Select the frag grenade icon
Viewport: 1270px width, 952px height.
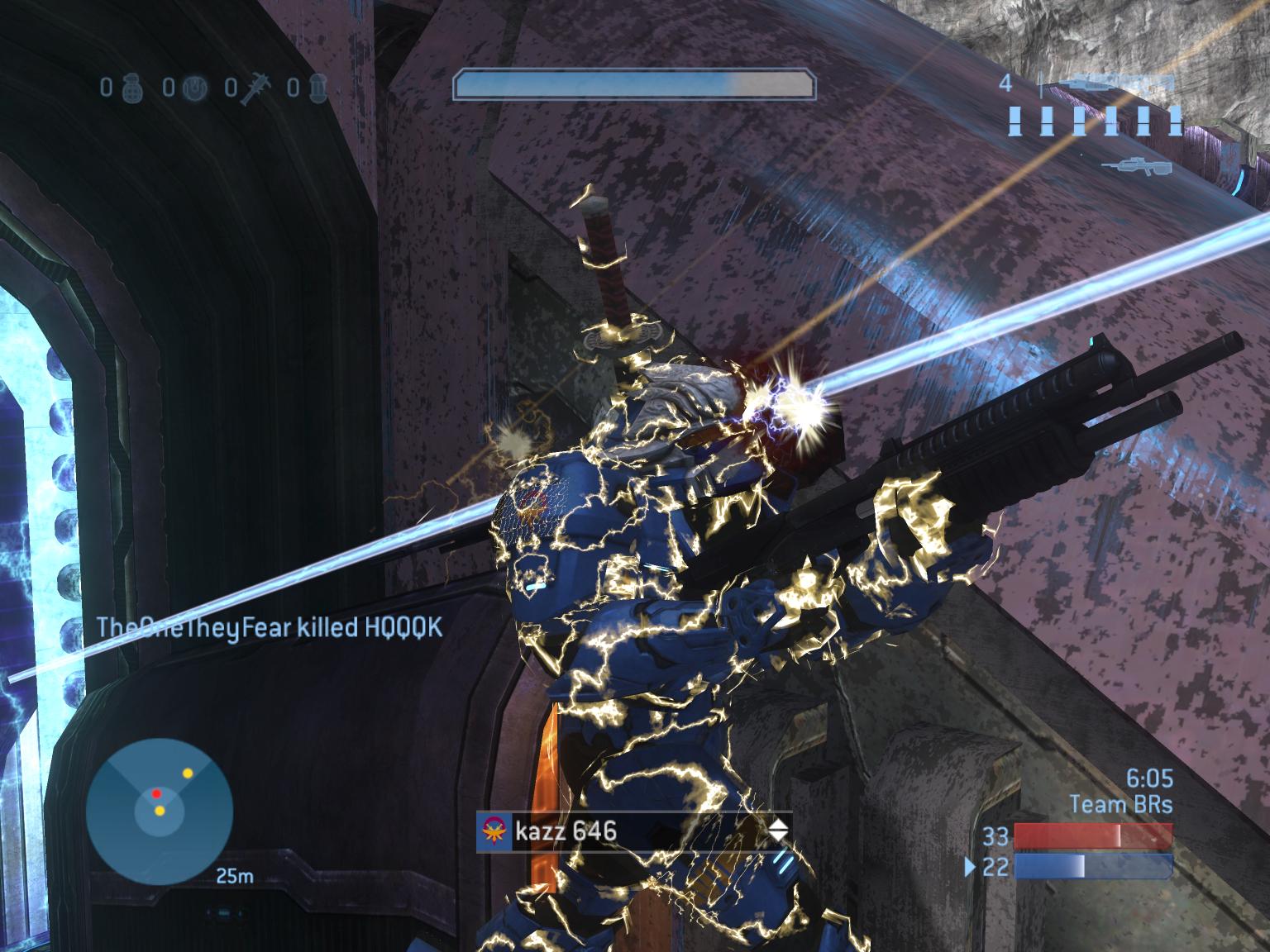132,86
